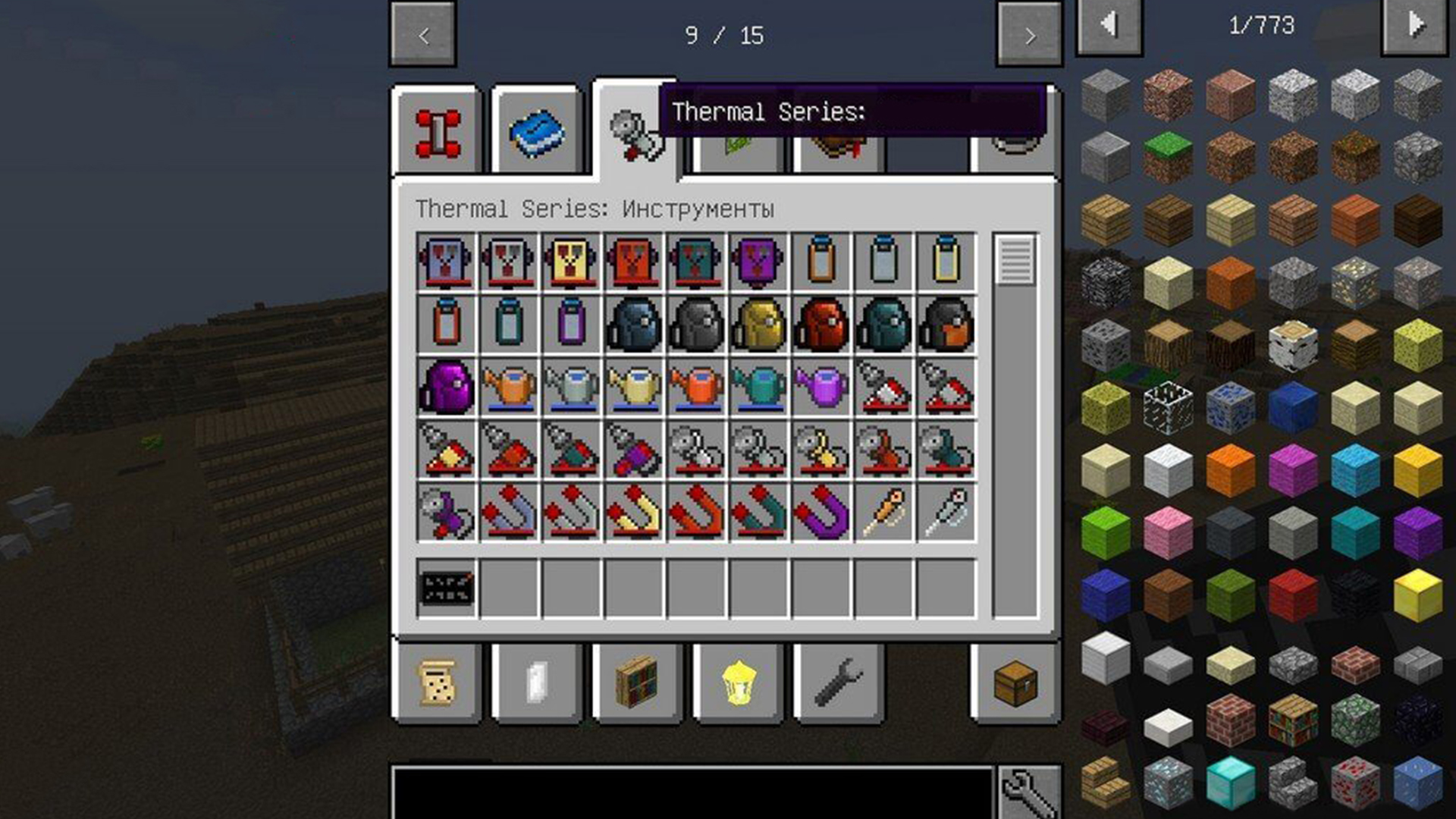Pick the yellow fluxed armor chestplate
The height and width of the screenshot is (819, 1456).
pos(570,262)
